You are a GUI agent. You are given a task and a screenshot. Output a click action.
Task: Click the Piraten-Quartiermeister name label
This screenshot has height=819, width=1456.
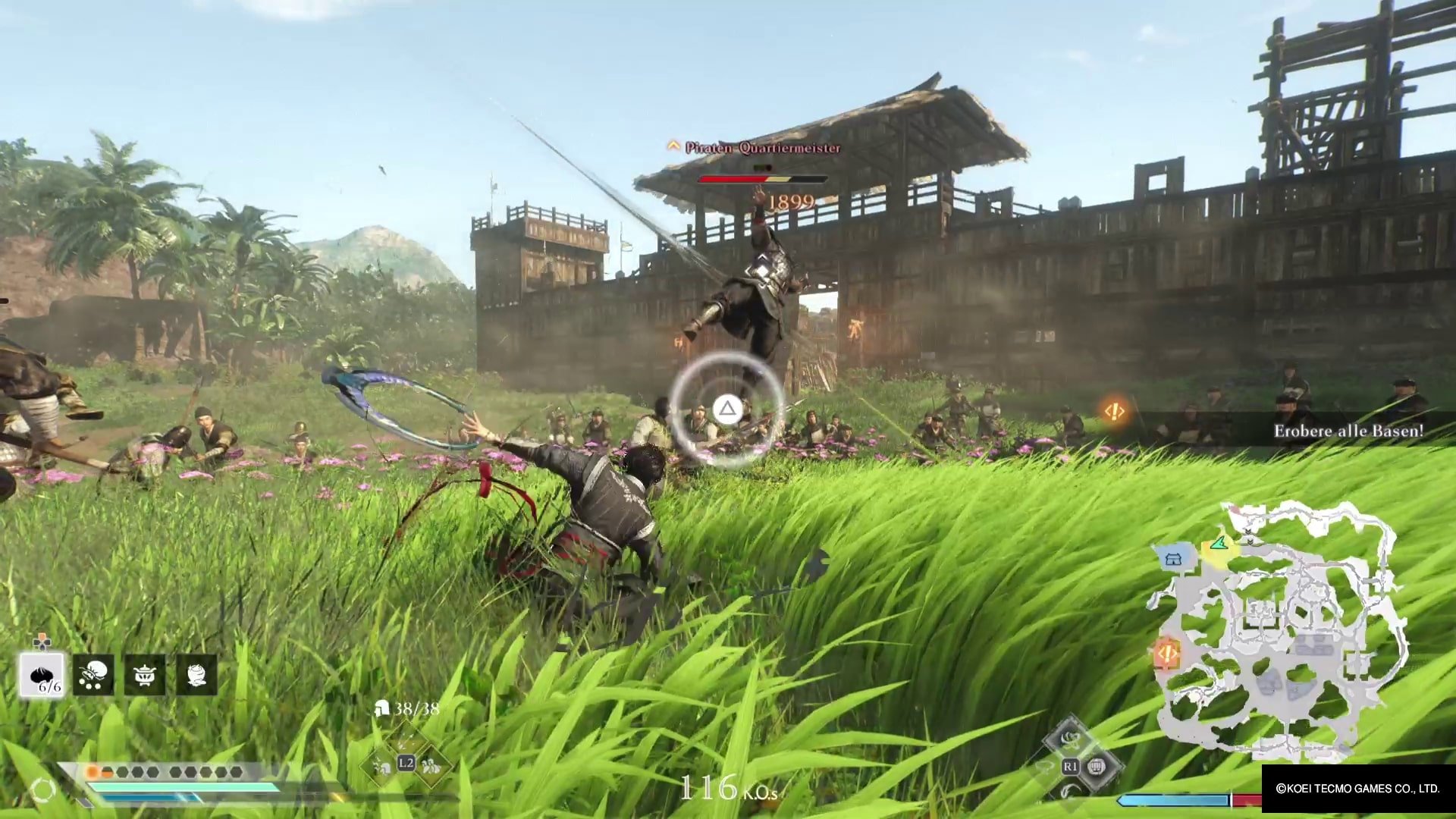coord(762,149)
